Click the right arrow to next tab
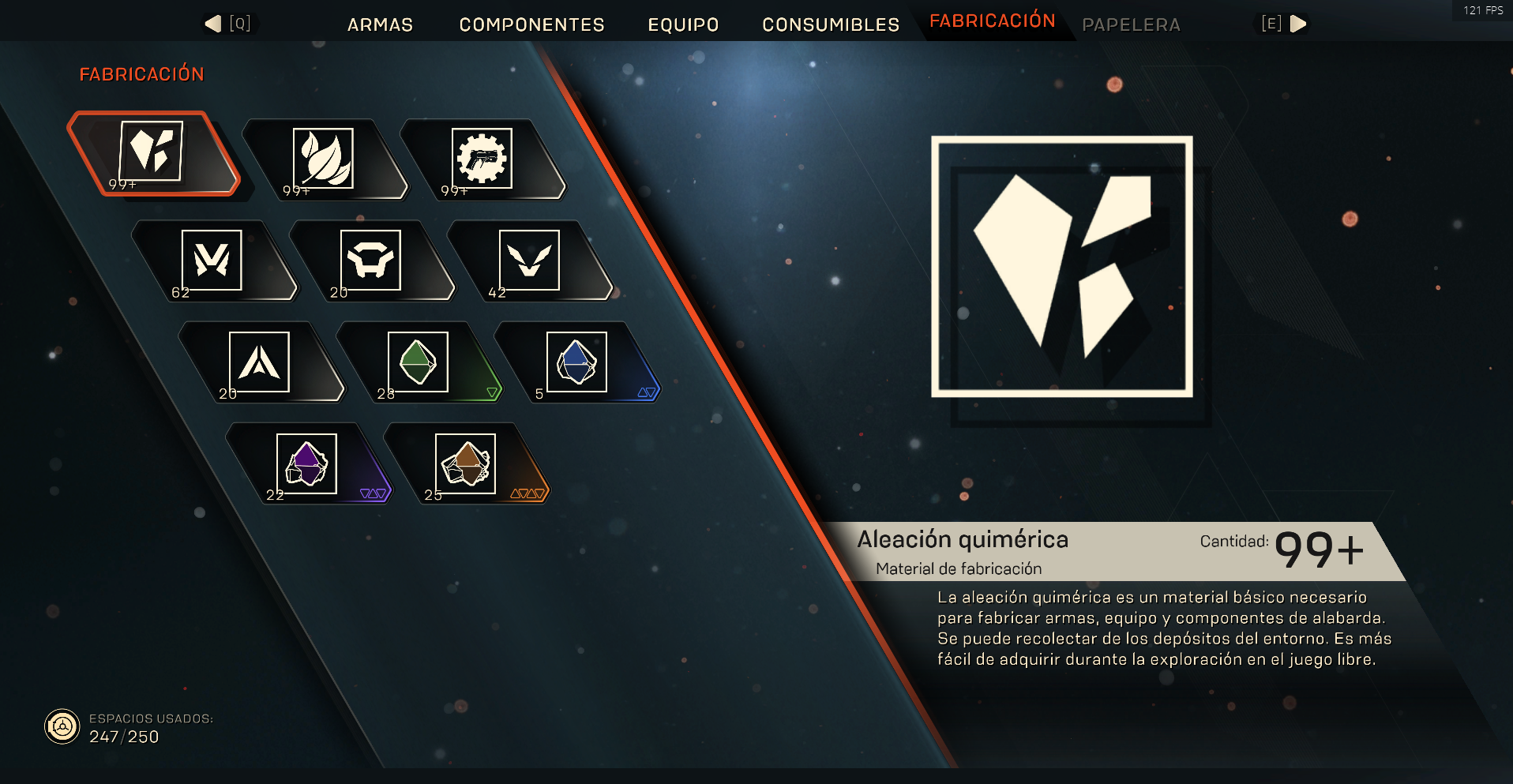1513x784 pixels. click(1297, 24)
